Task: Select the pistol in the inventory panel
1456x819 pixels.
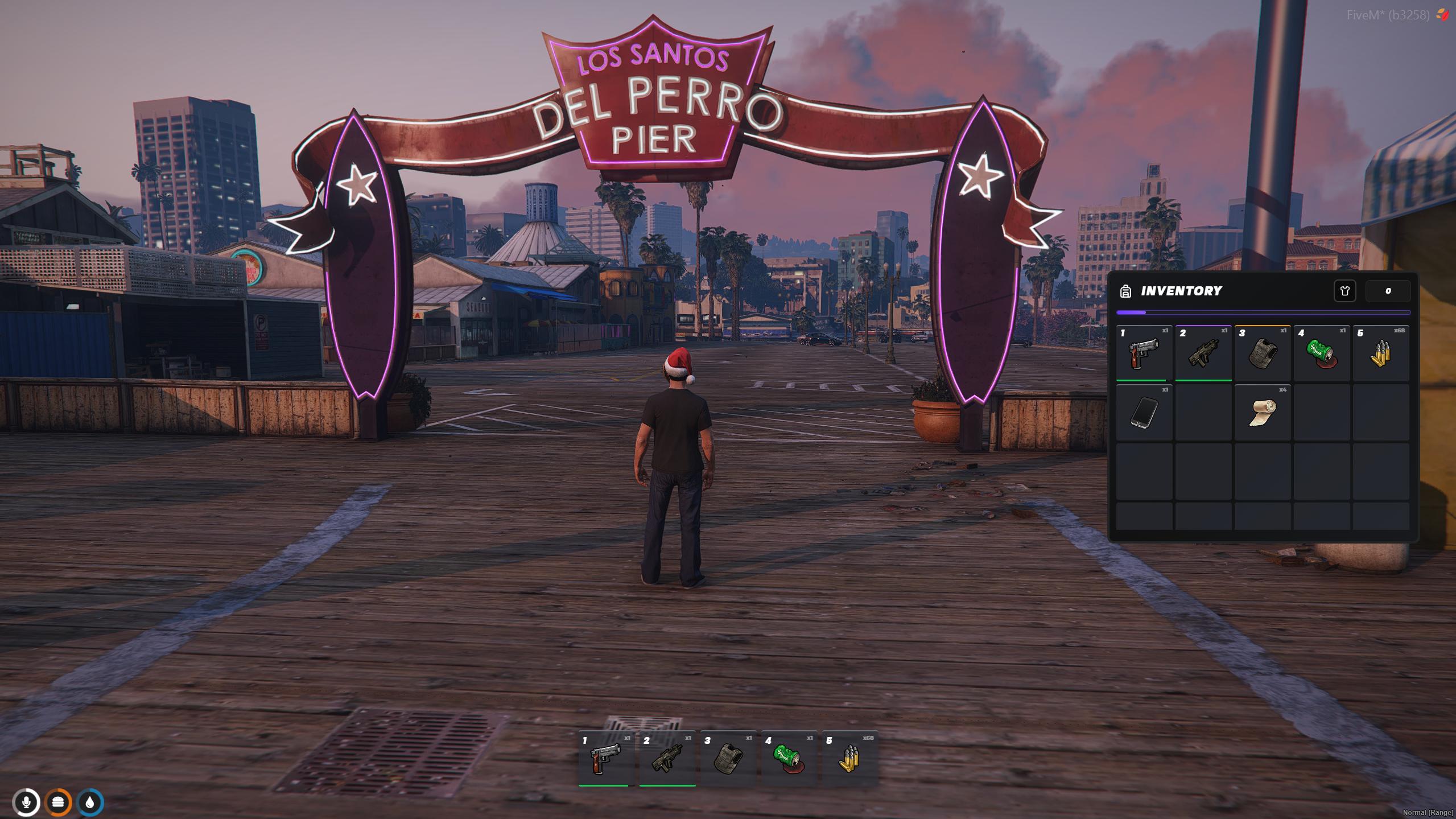Action: coord(1144,353)
